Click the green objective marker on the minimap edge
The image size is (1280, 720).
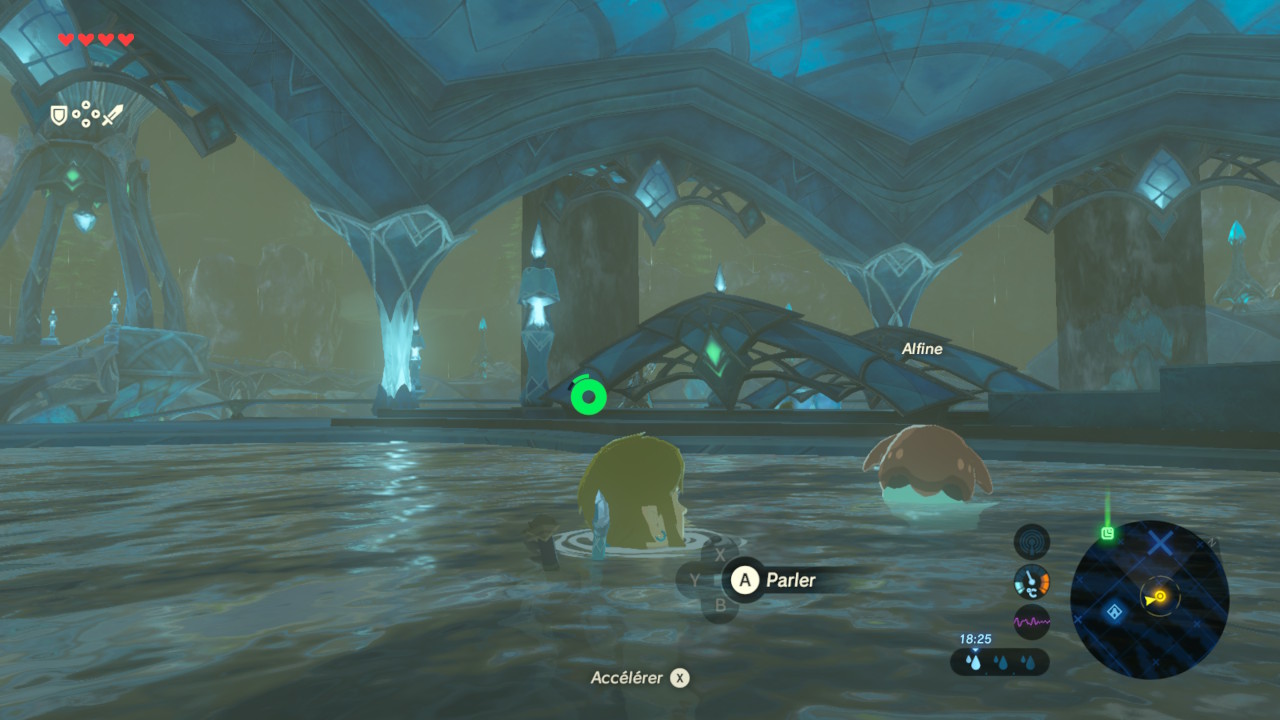[1108, 534]
